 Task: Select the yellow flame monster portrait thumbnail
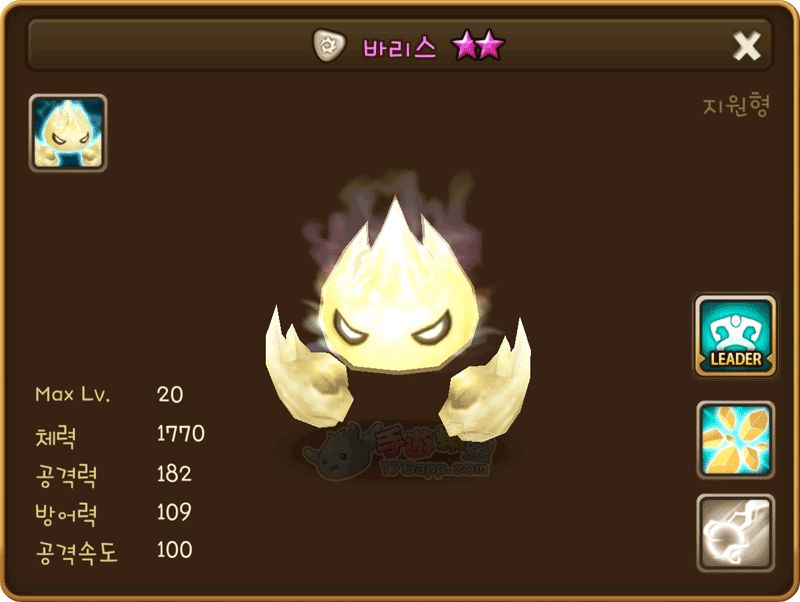tap(68, 133)
